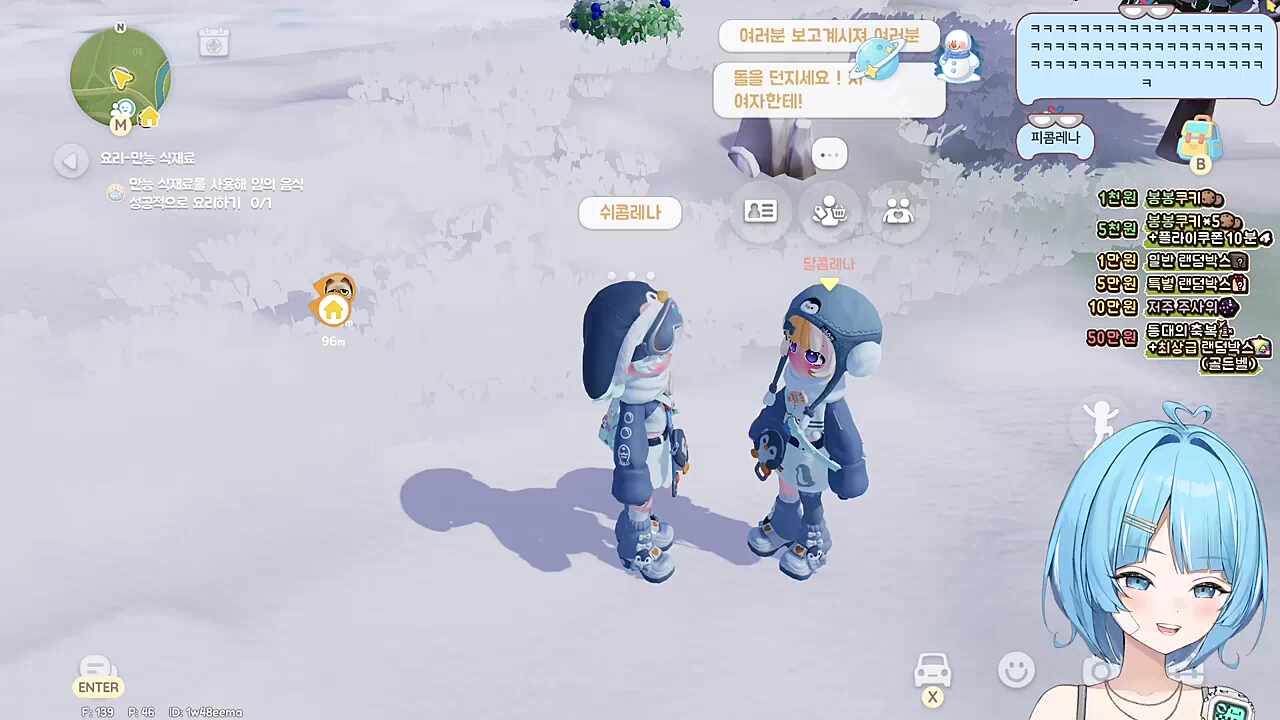Image resolution: width=1280 pixels, height=720 pixels.
Task: Select the friend heart interaction icon
Action: coord(898,211)
